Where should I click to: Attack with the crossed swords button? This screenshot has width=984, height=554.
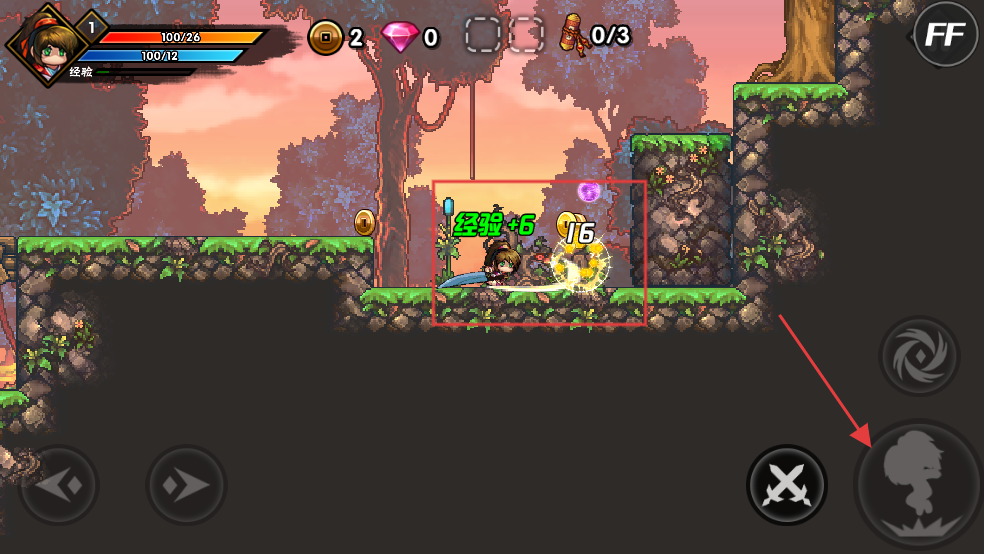(787, 486)
